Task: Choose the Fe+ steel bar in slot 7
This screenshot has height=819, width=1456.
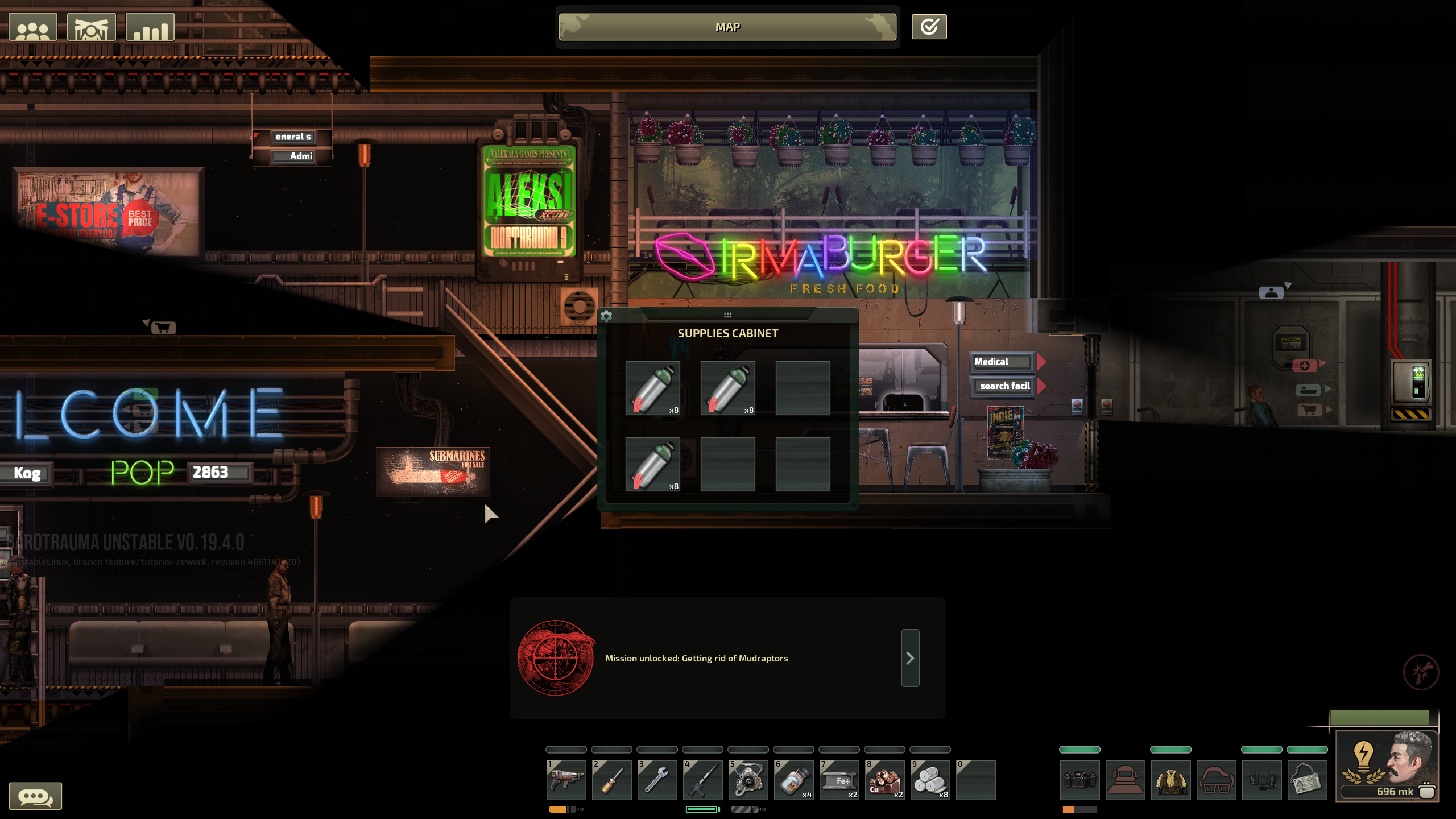Action: 839,780
